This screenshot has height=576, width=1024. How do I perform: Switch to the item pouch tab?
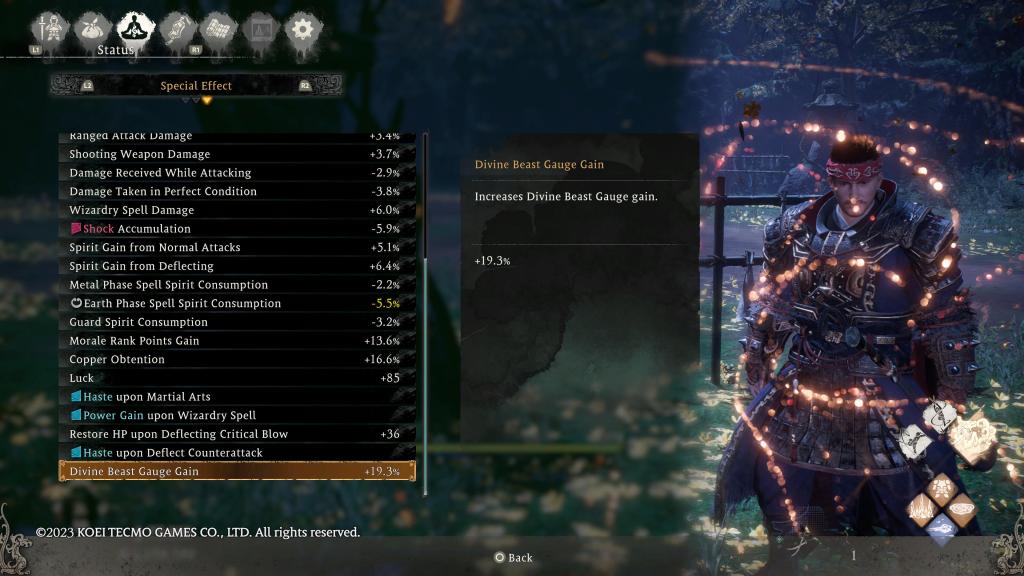pyautogui.click(x=91, y=28)
